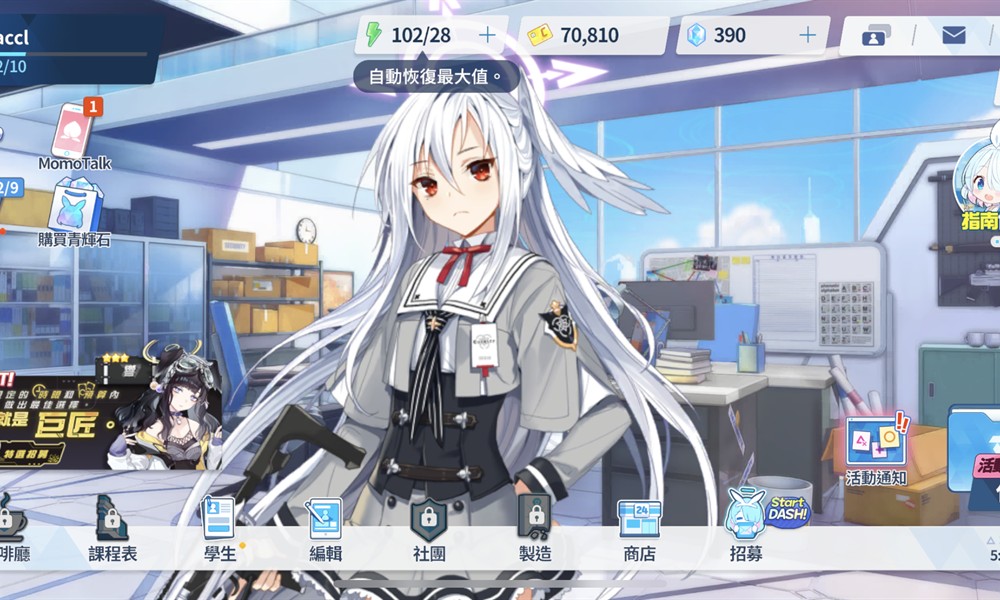Add more blue pyroxene gems
This screenshot has width=1000, height=600.
pos(807,35)
